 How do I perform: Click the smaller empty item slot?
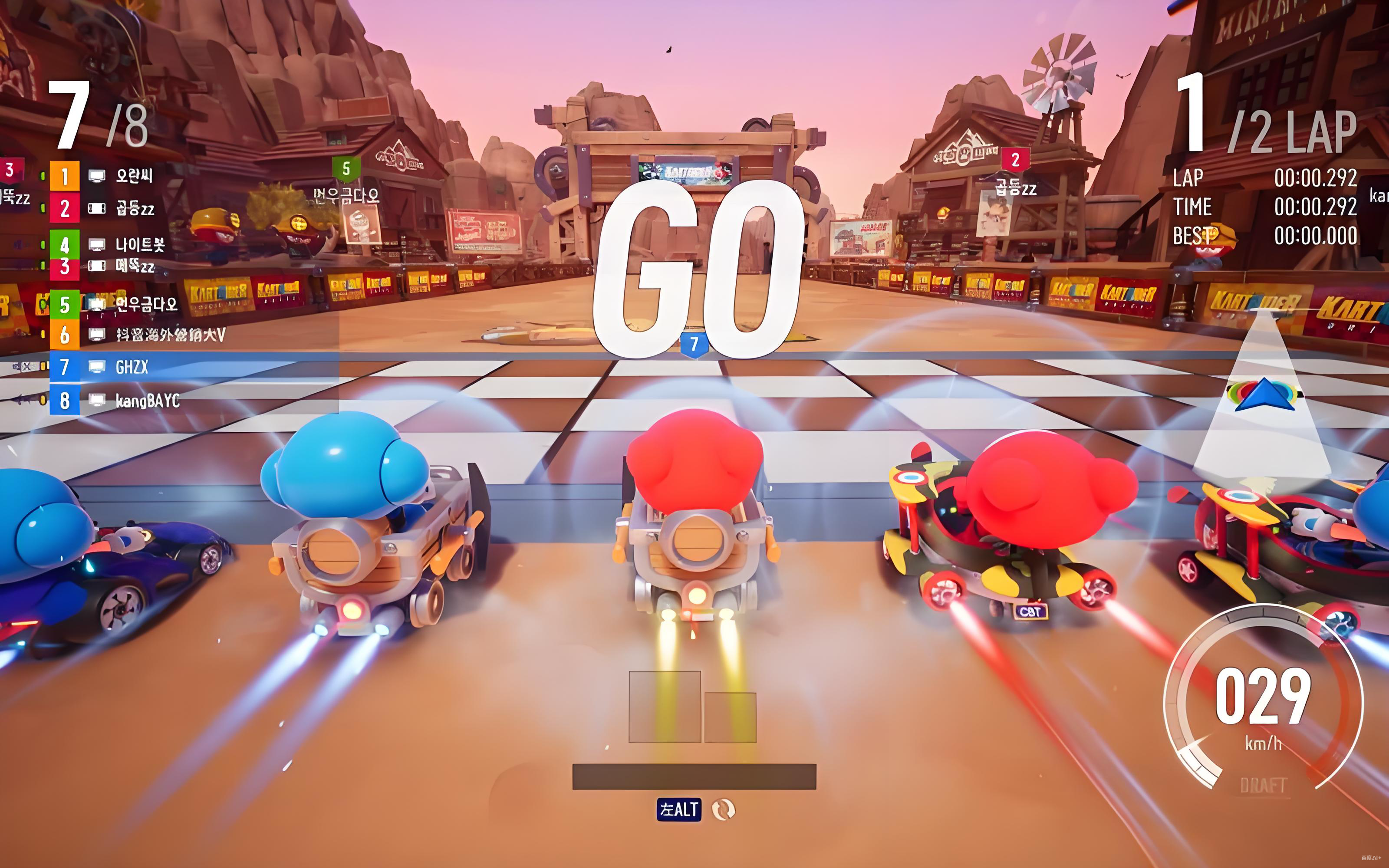click(x=730, y=717)
